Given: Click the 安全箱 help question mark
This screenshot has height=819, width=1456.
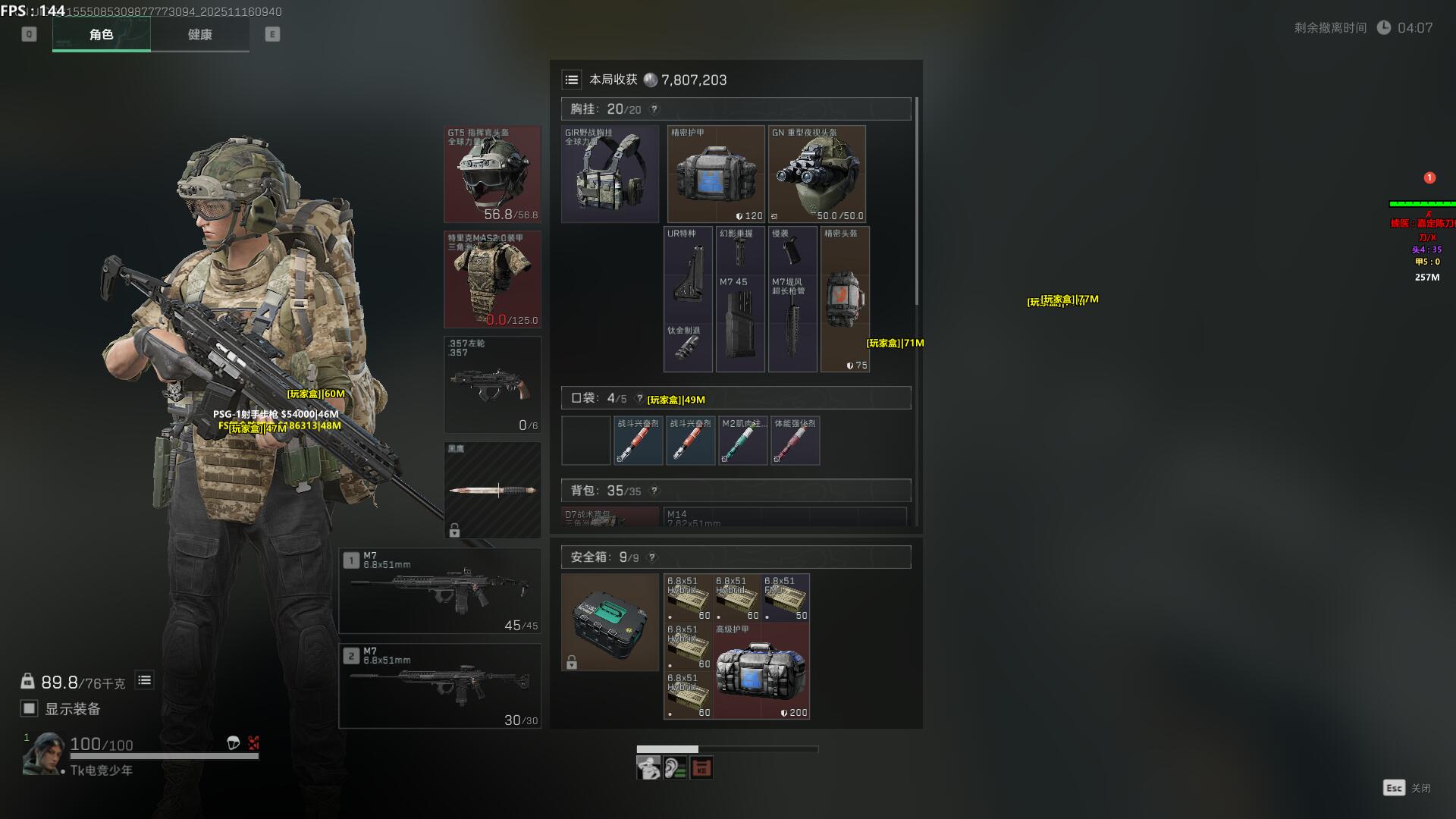Looking at the screenshot, I should [x=652, y=557].
